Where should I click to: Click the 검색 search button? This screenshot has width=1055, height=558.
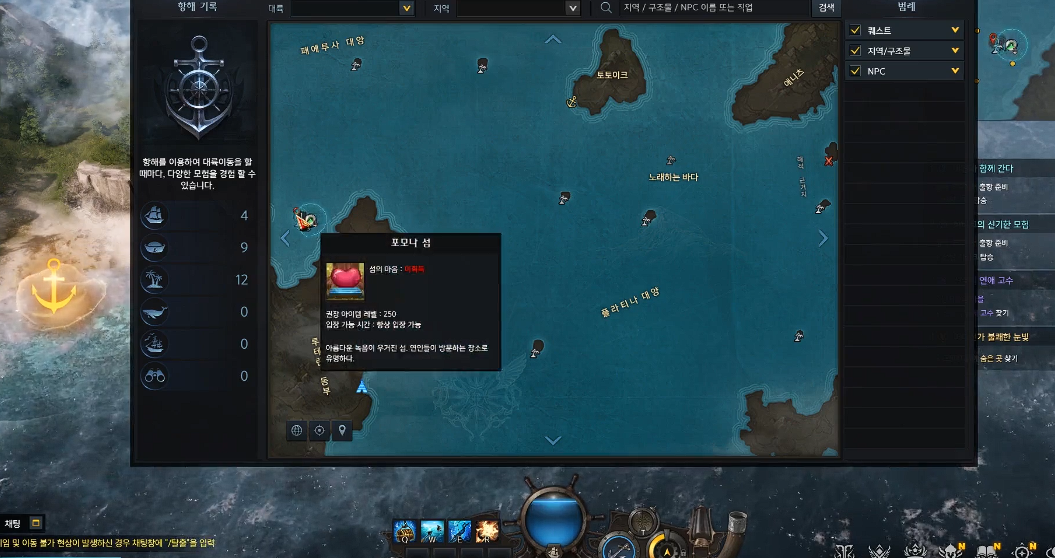point(825,8)
